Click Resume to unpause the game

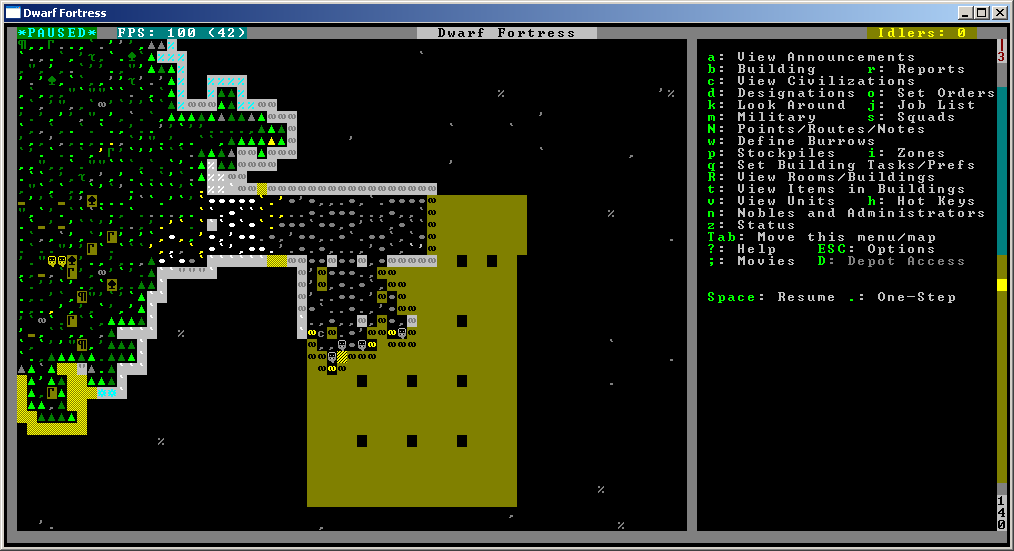pos(806,297)
